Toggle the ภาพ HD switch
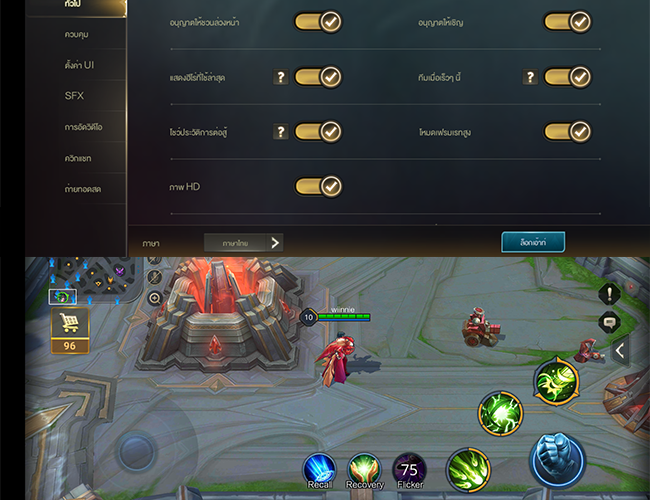 (x=318, y=186)
